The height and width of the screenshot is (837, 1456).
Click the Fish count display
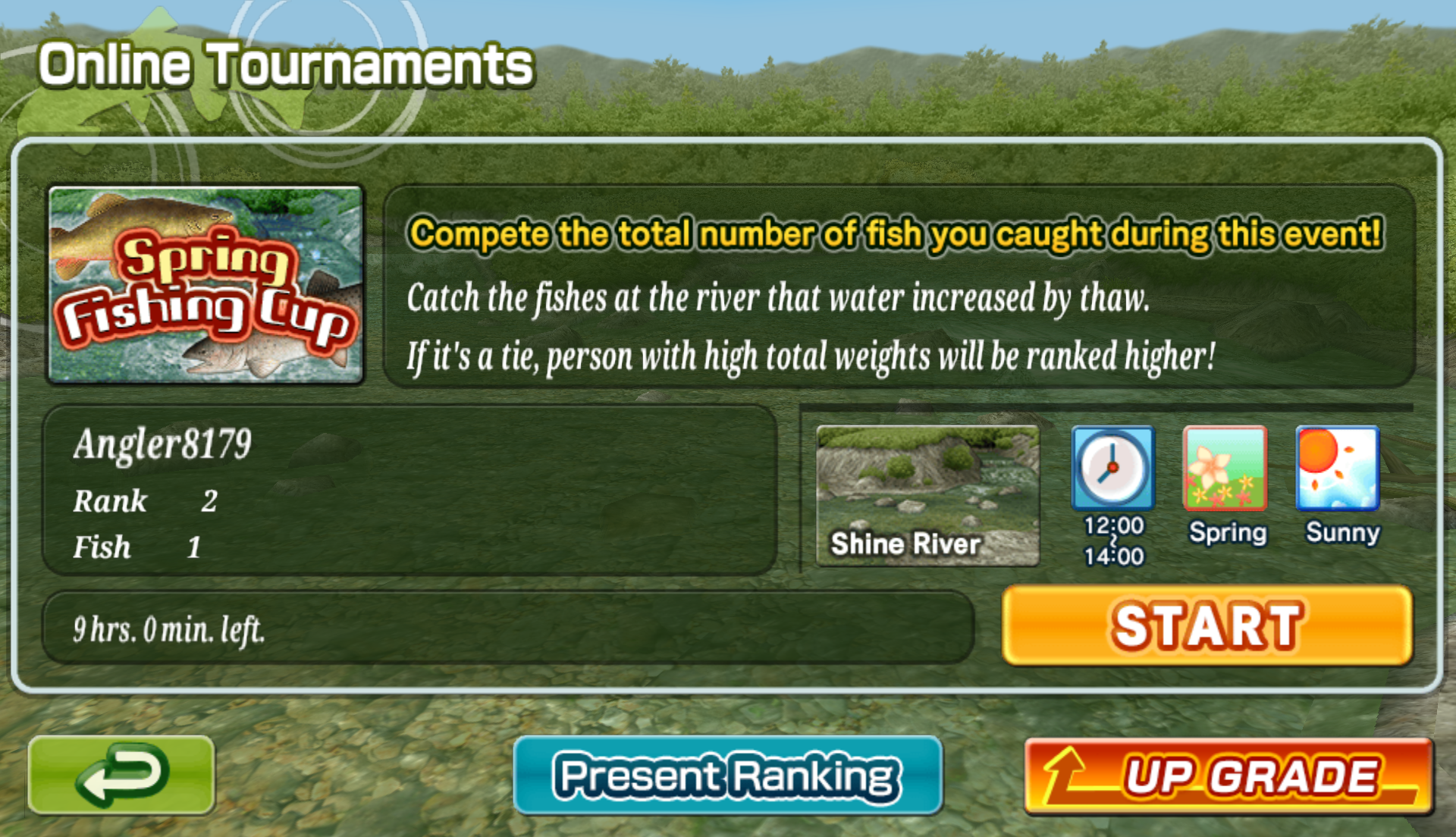(x=135, y=546)
